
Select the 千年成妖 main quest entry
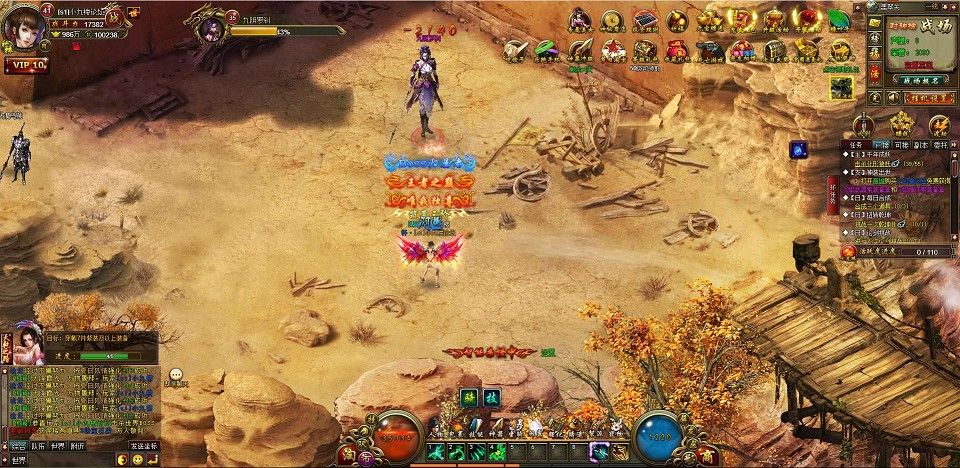880,157
